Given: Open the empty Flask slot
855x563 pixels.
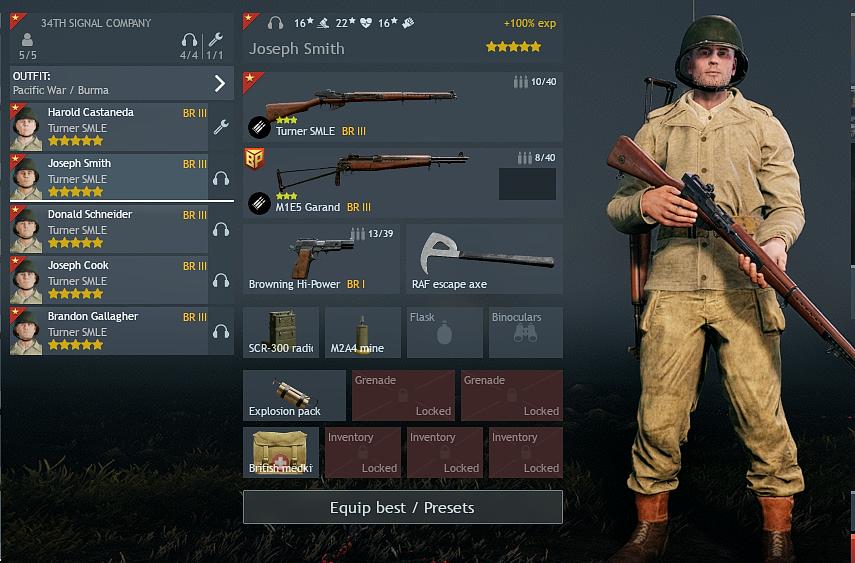Looking at the screenshot, I should pos(444,333).
